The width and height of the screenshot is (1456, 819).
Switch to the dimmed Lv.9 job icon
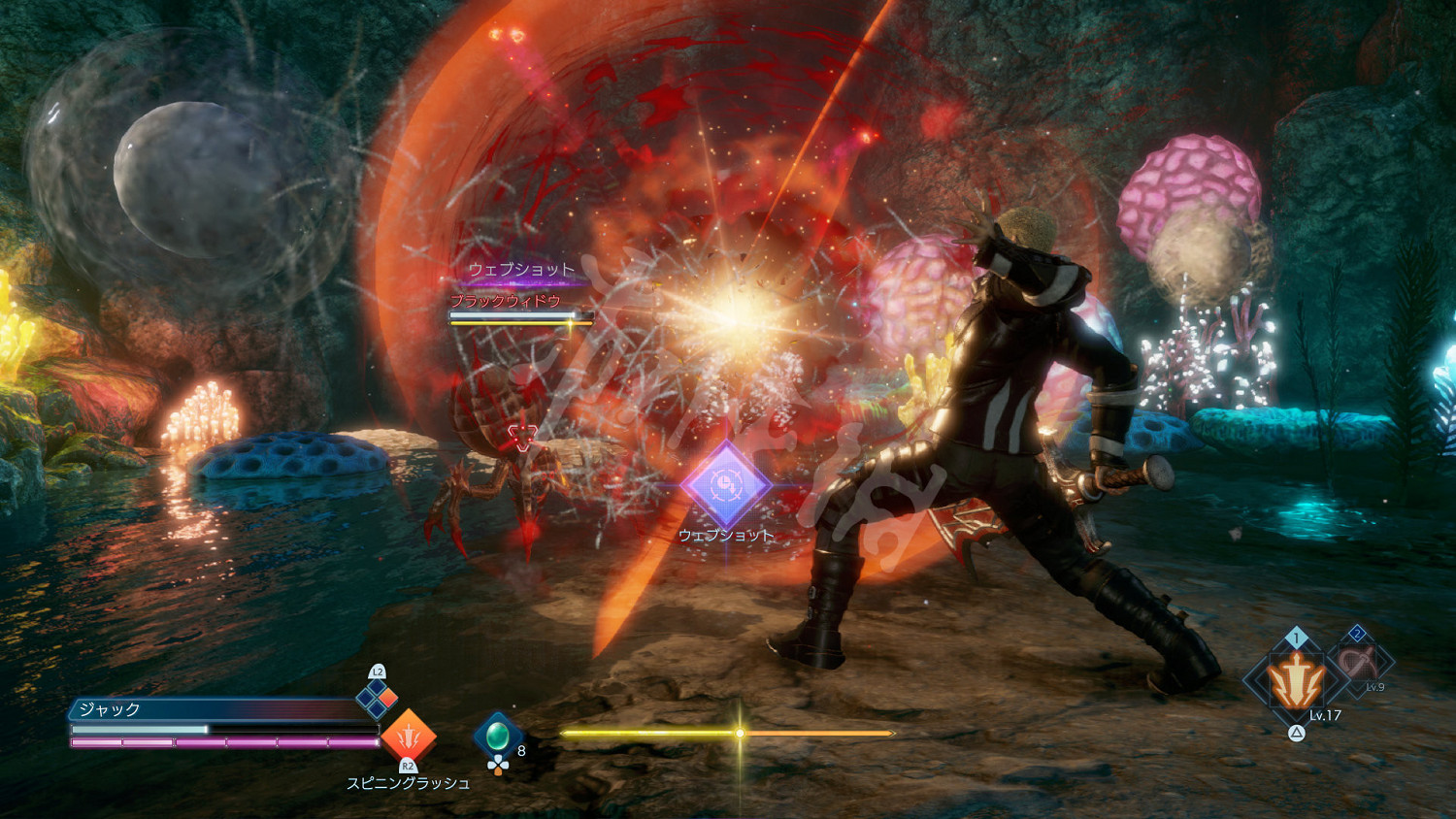click(1358, 664)
